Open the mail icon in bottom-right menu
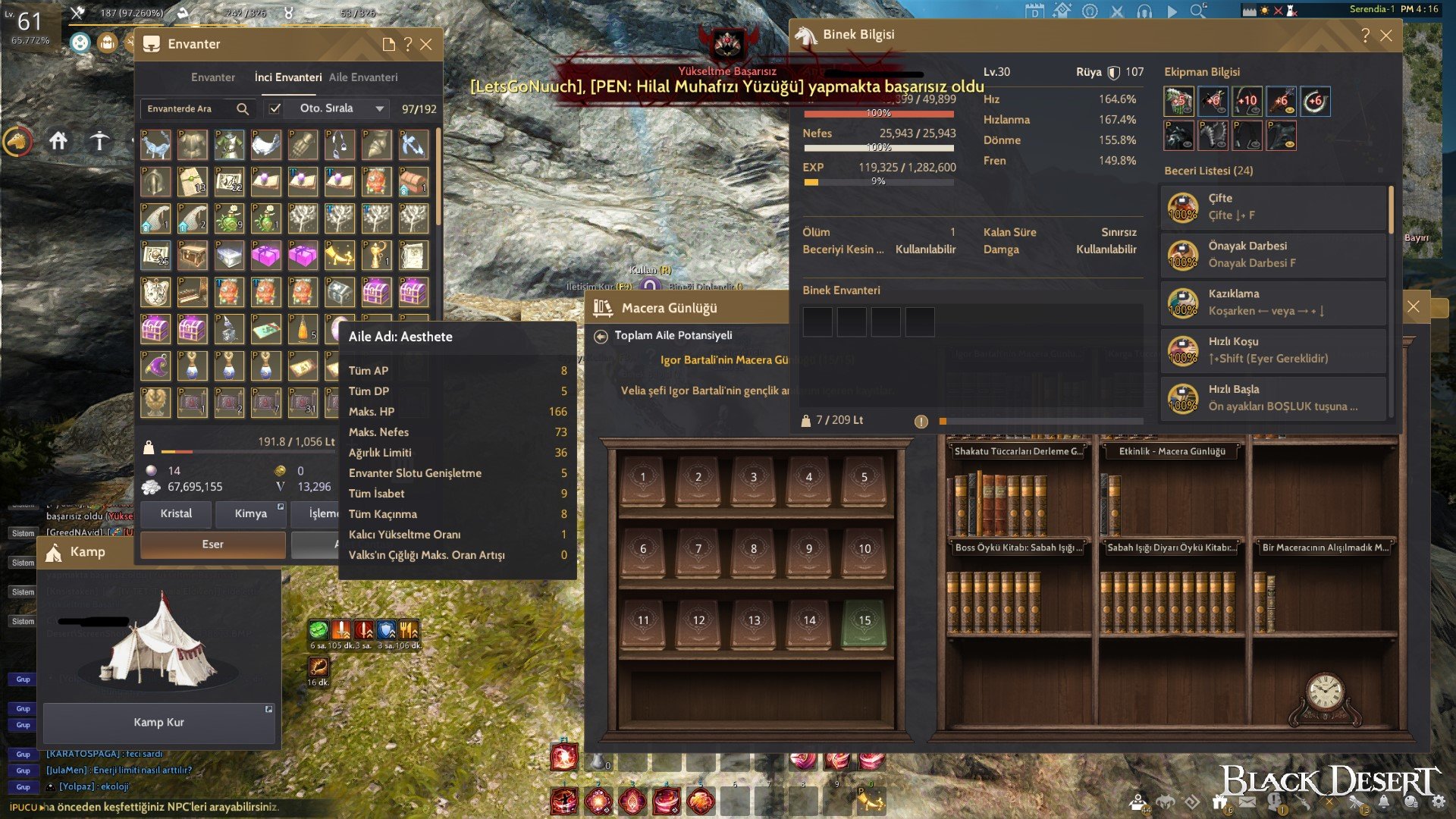This screenshot has width=1456, height=819. tap(1247, 802)
